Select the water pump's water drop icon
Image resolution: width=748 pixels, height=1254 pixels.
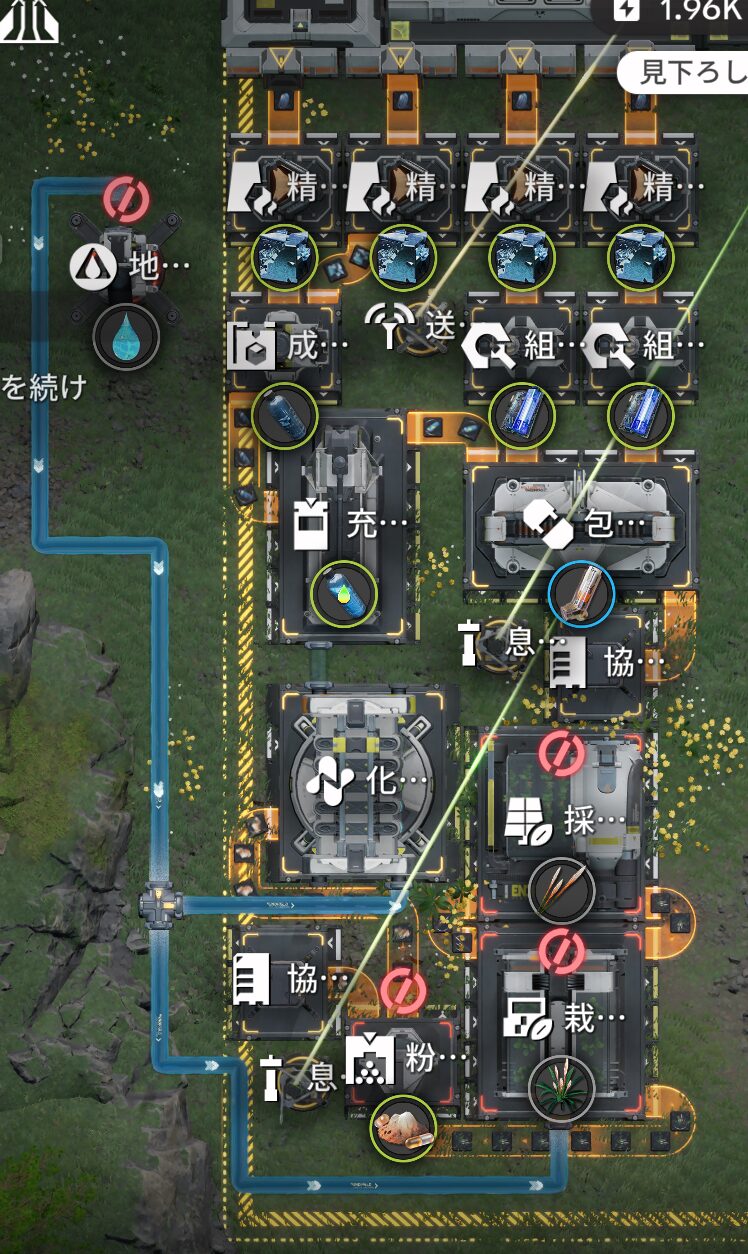click(126, 338)
